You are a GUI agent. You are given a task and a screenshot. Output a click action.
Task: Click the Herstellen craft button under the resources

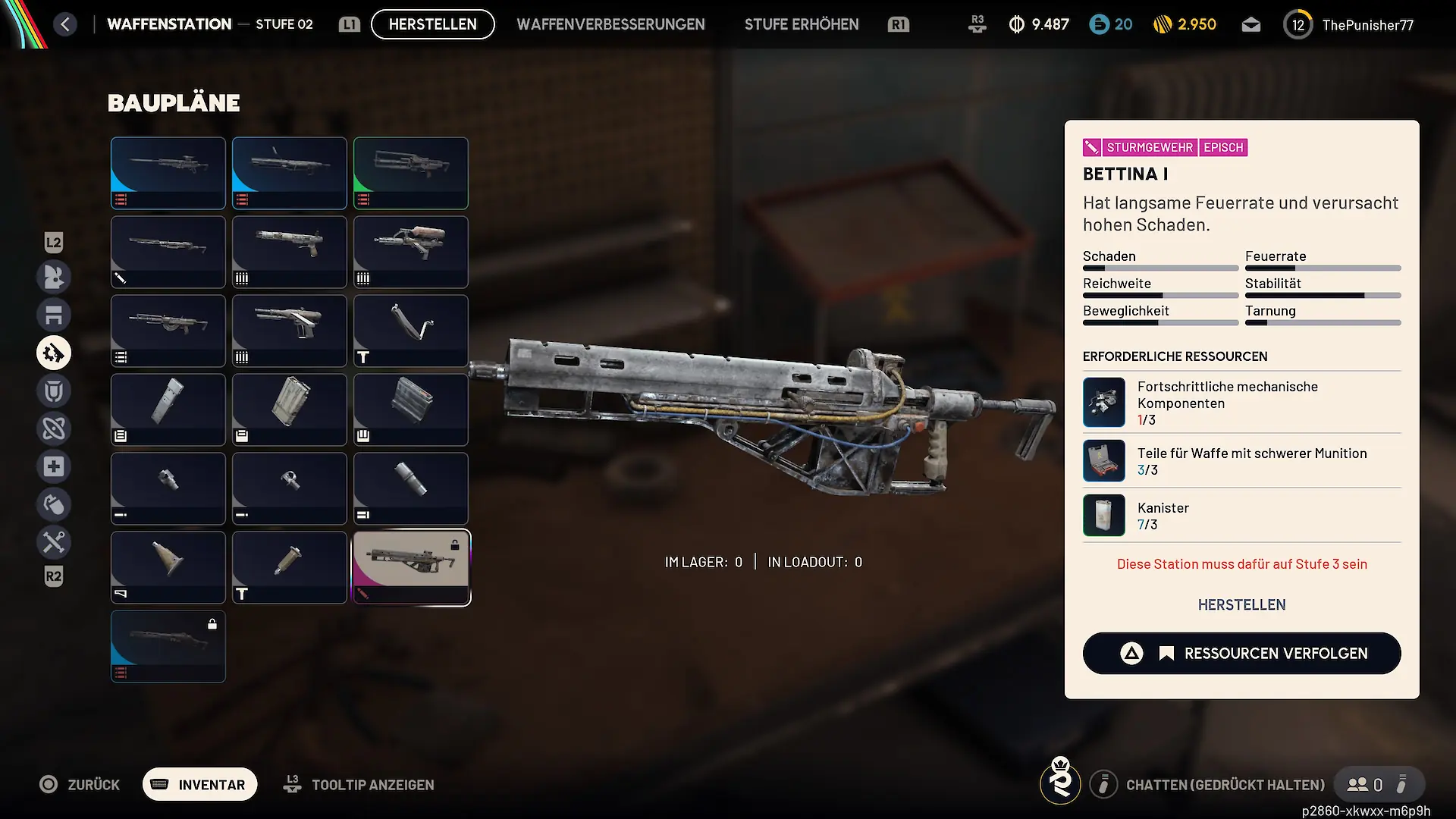(1241, 604)
